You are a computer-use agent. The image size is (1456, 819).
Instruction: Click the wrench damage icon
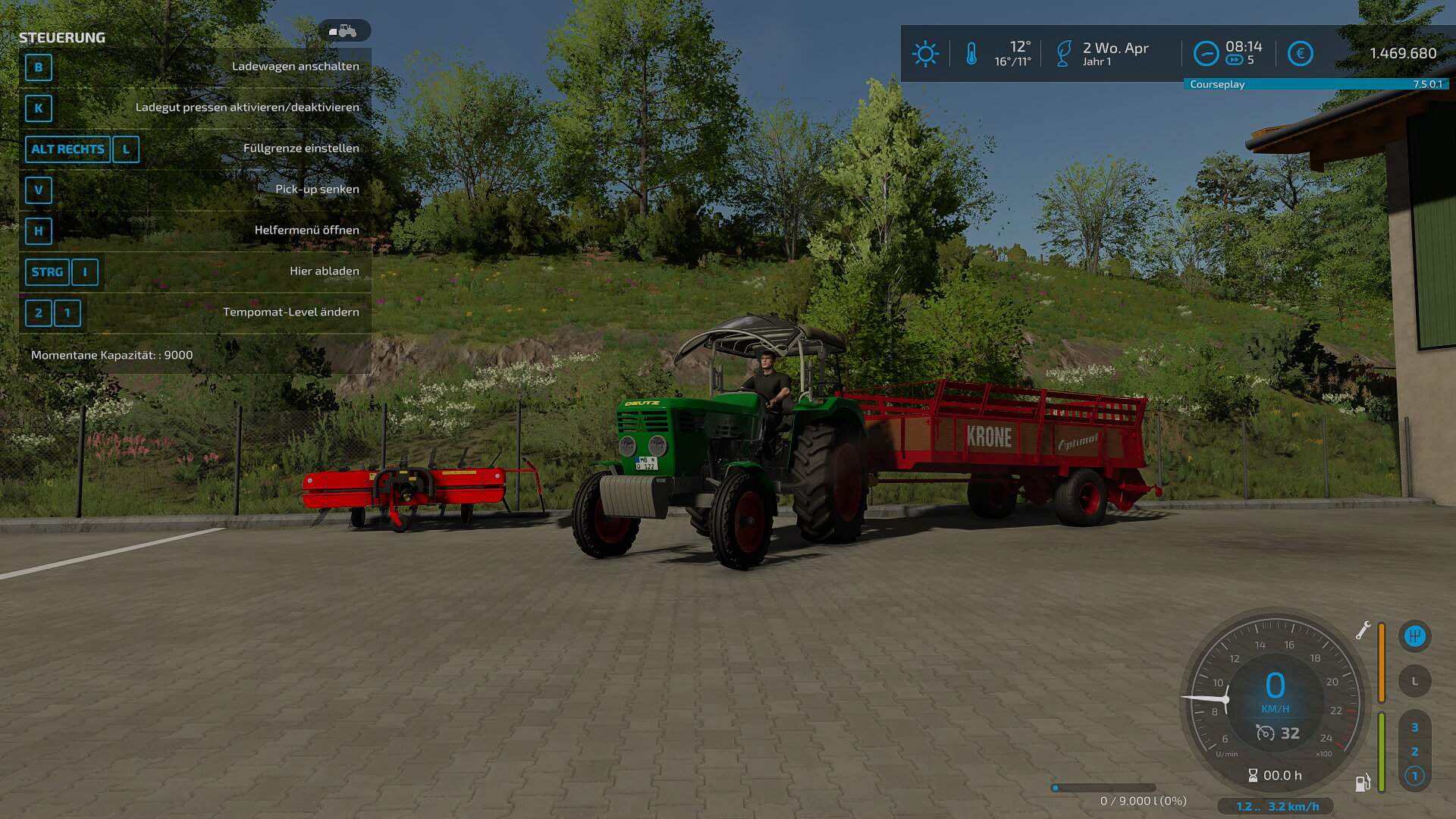pos(1363,630)
